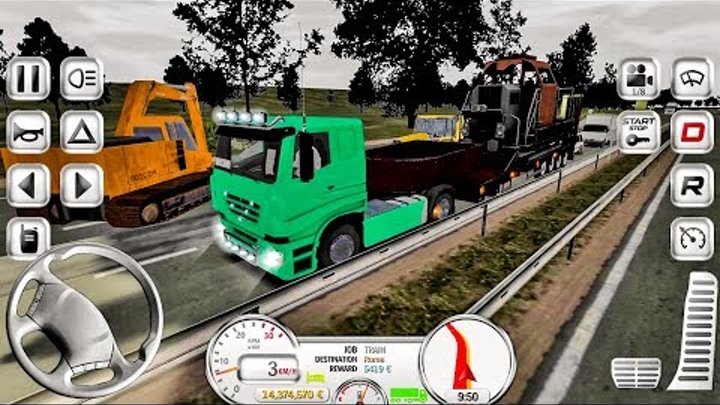Open the walkie-talkie radio

tap(28, 238)
